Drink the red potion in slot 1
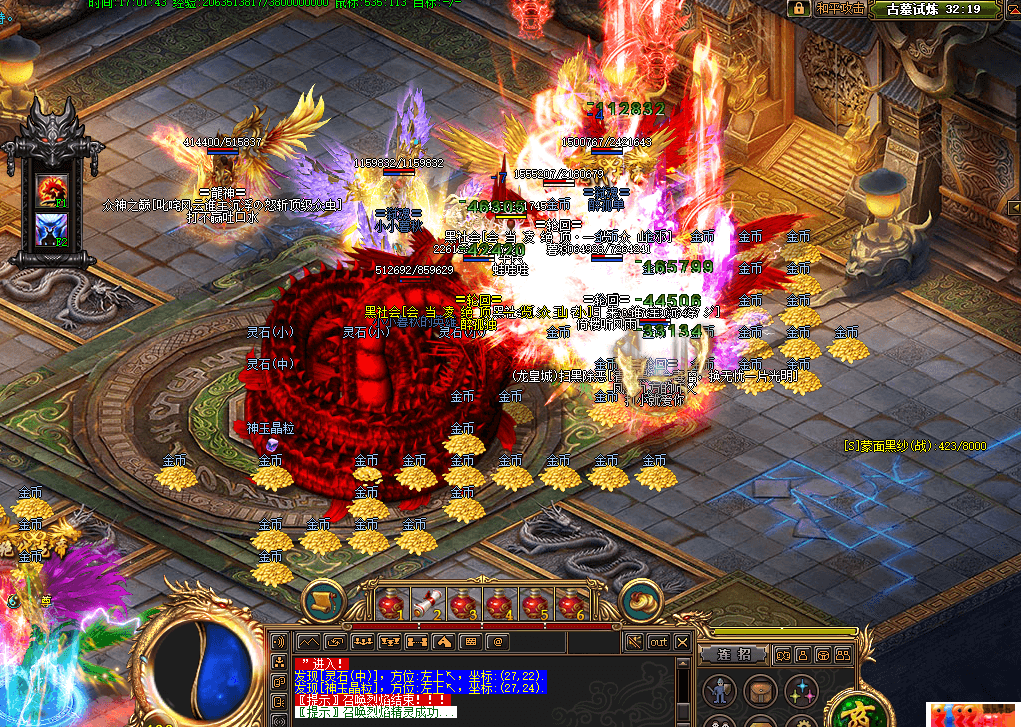Screen dimensions: 1021x727 392,604
